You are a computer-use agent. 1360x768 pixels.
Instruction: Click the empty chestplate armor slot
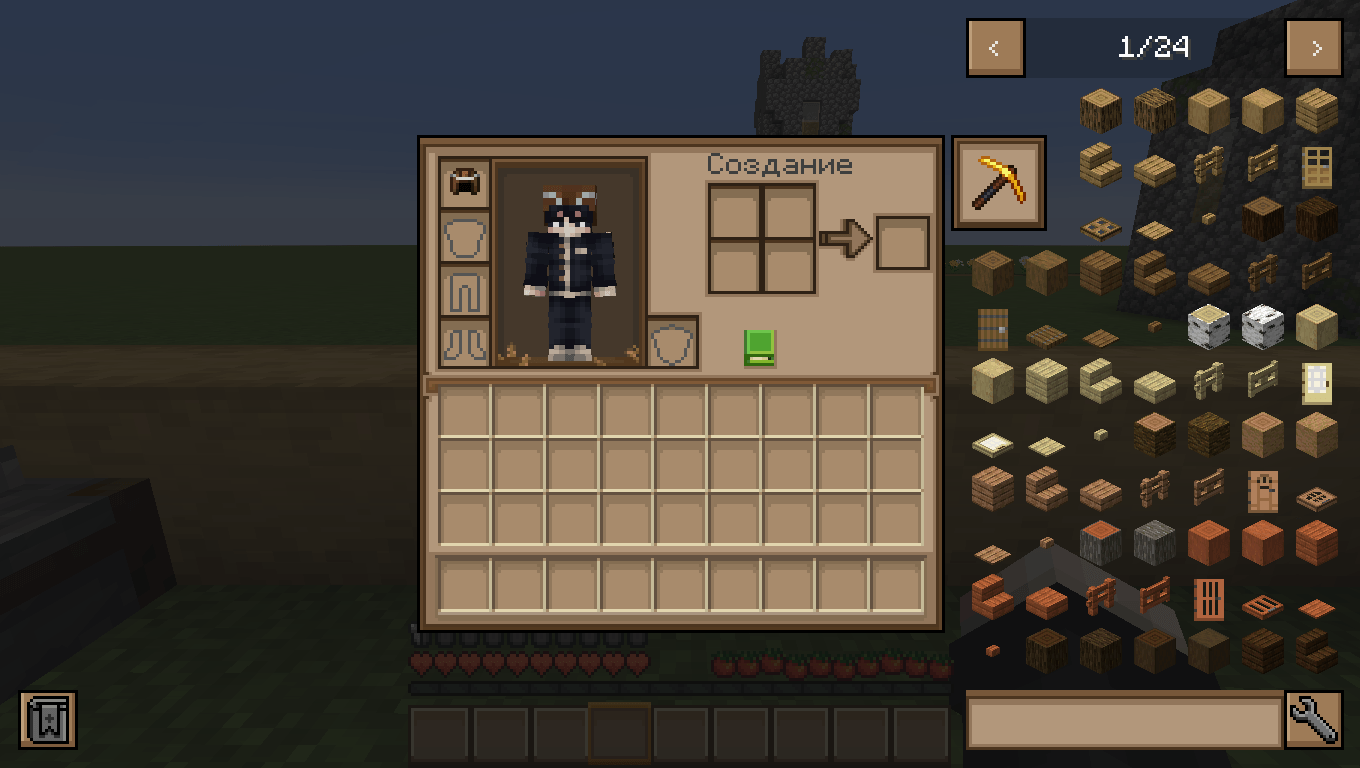click(464, 236)
